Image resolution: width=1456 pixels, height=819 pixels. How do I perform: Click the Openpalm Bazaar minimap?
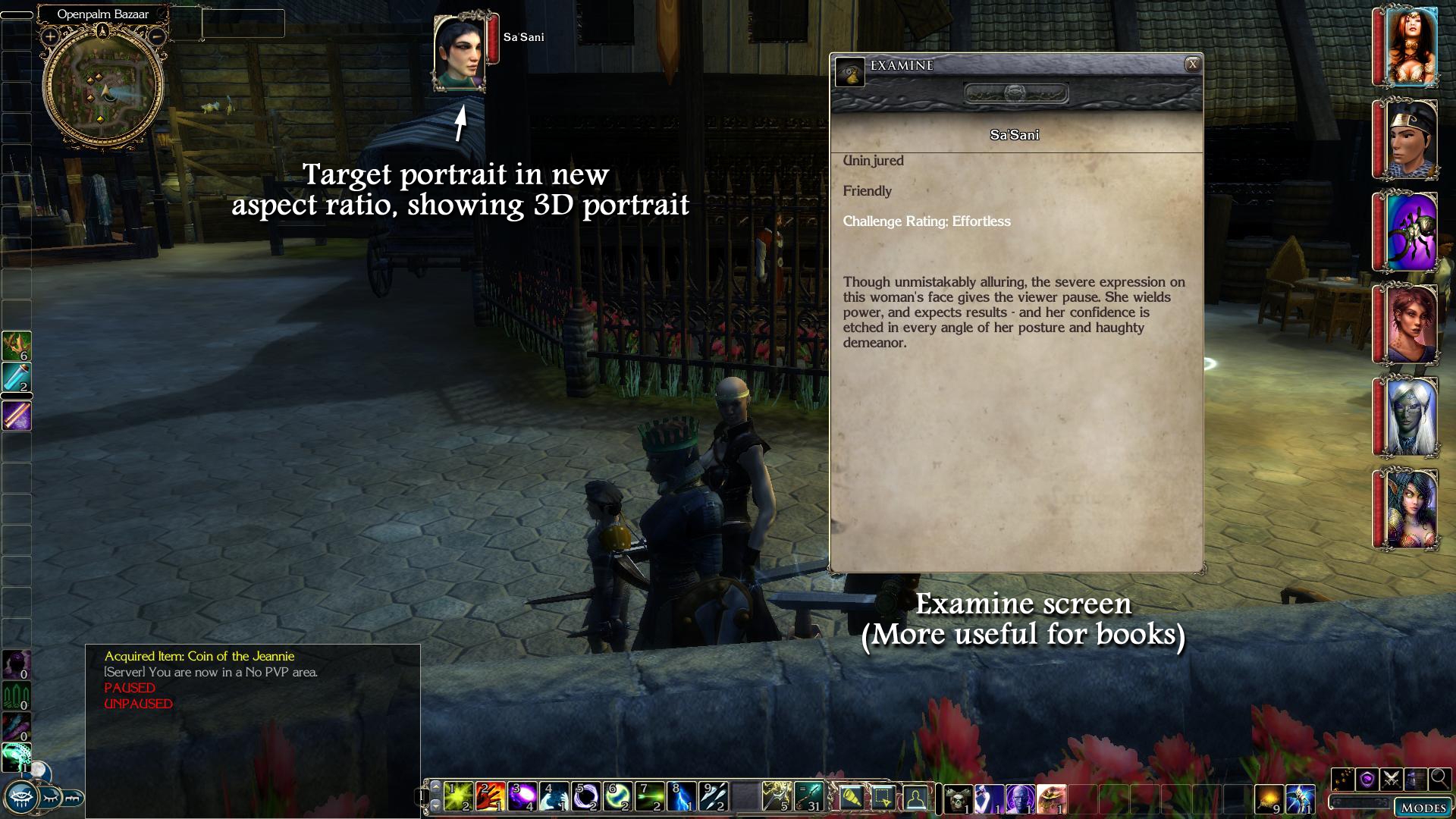[103, 85]
